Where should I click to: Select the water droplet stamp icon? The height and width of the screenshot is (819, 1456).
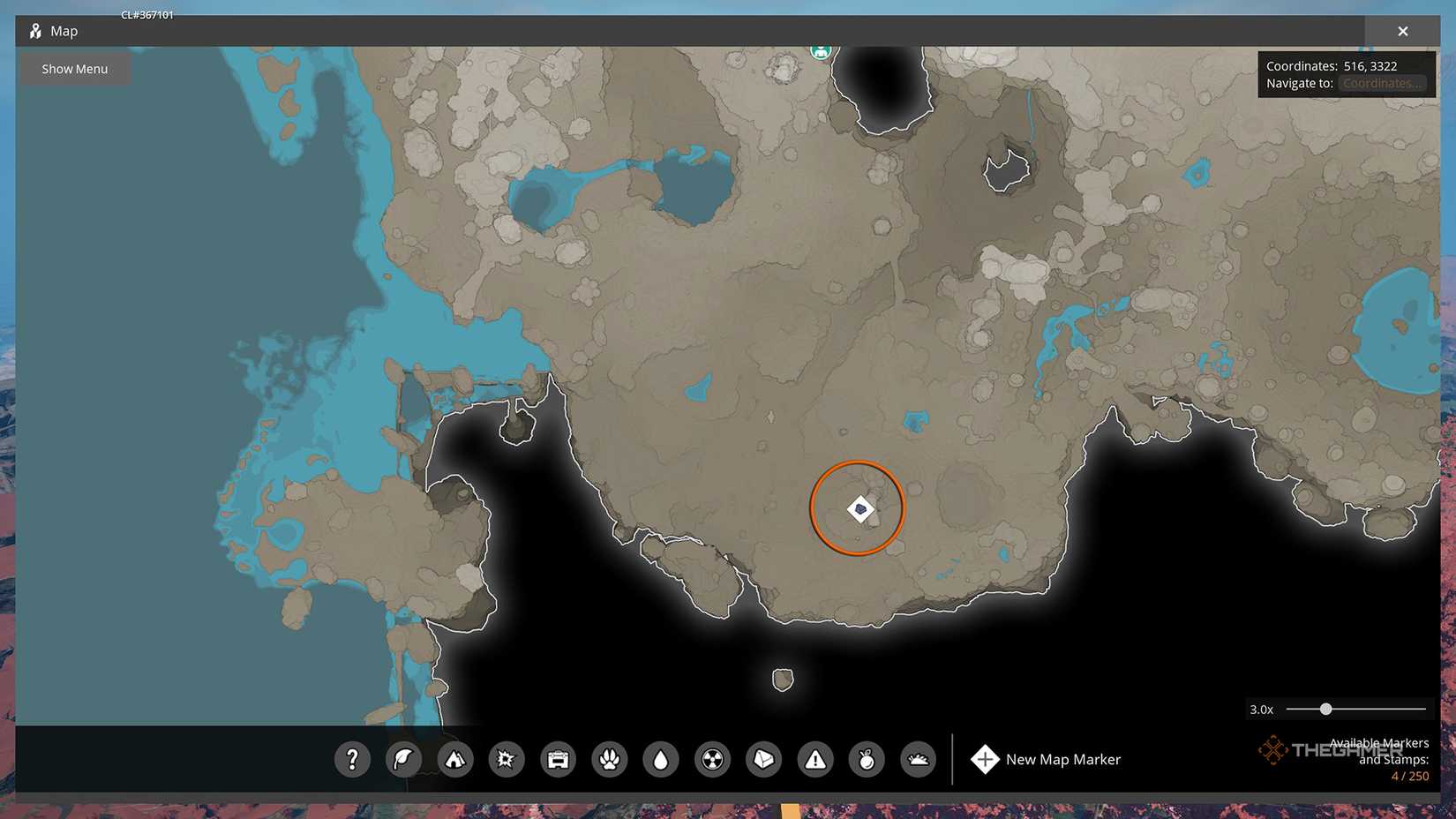click(661, 759)
